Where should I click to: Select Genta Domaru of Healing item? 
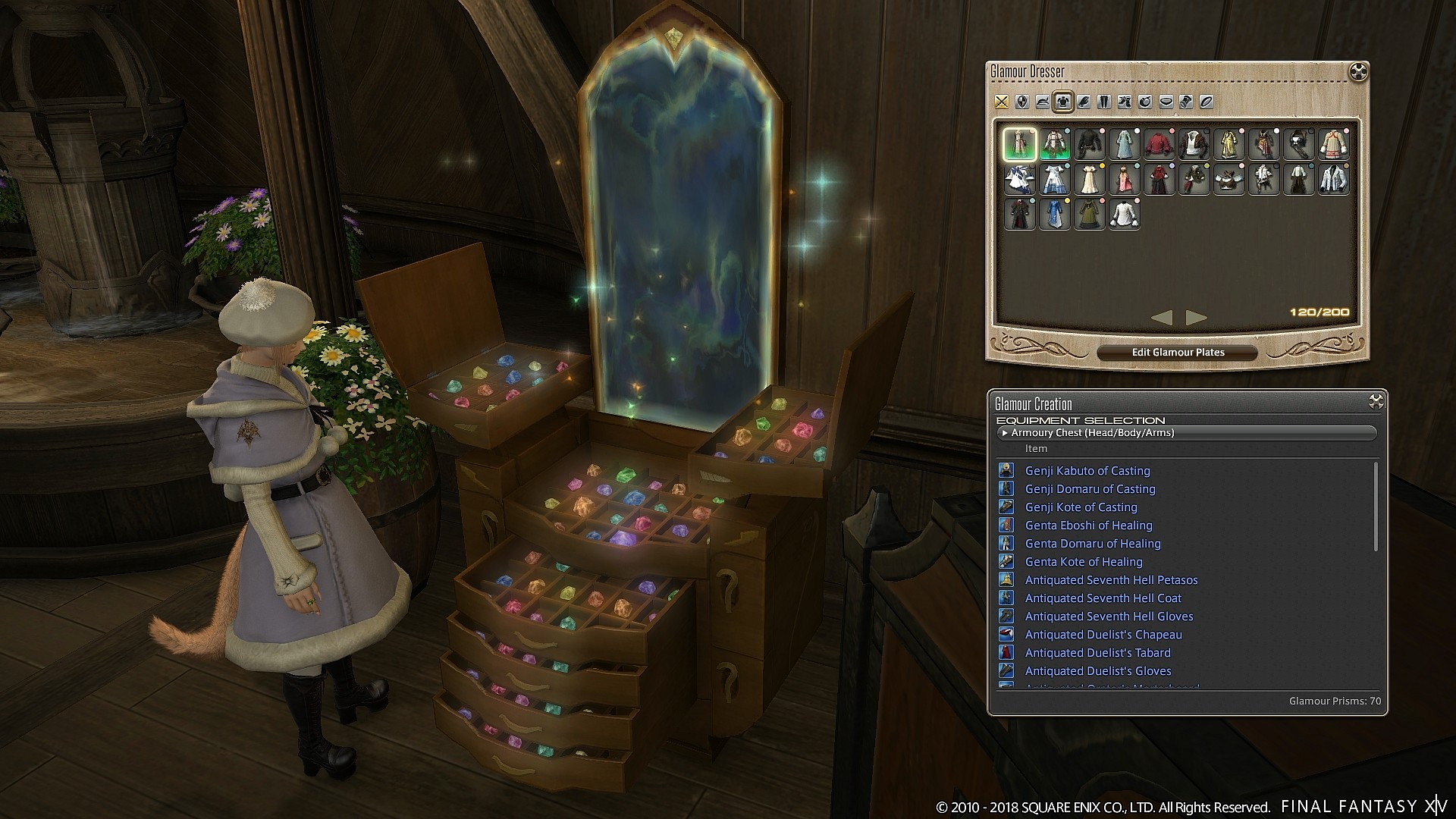(x=1092, y=544)
